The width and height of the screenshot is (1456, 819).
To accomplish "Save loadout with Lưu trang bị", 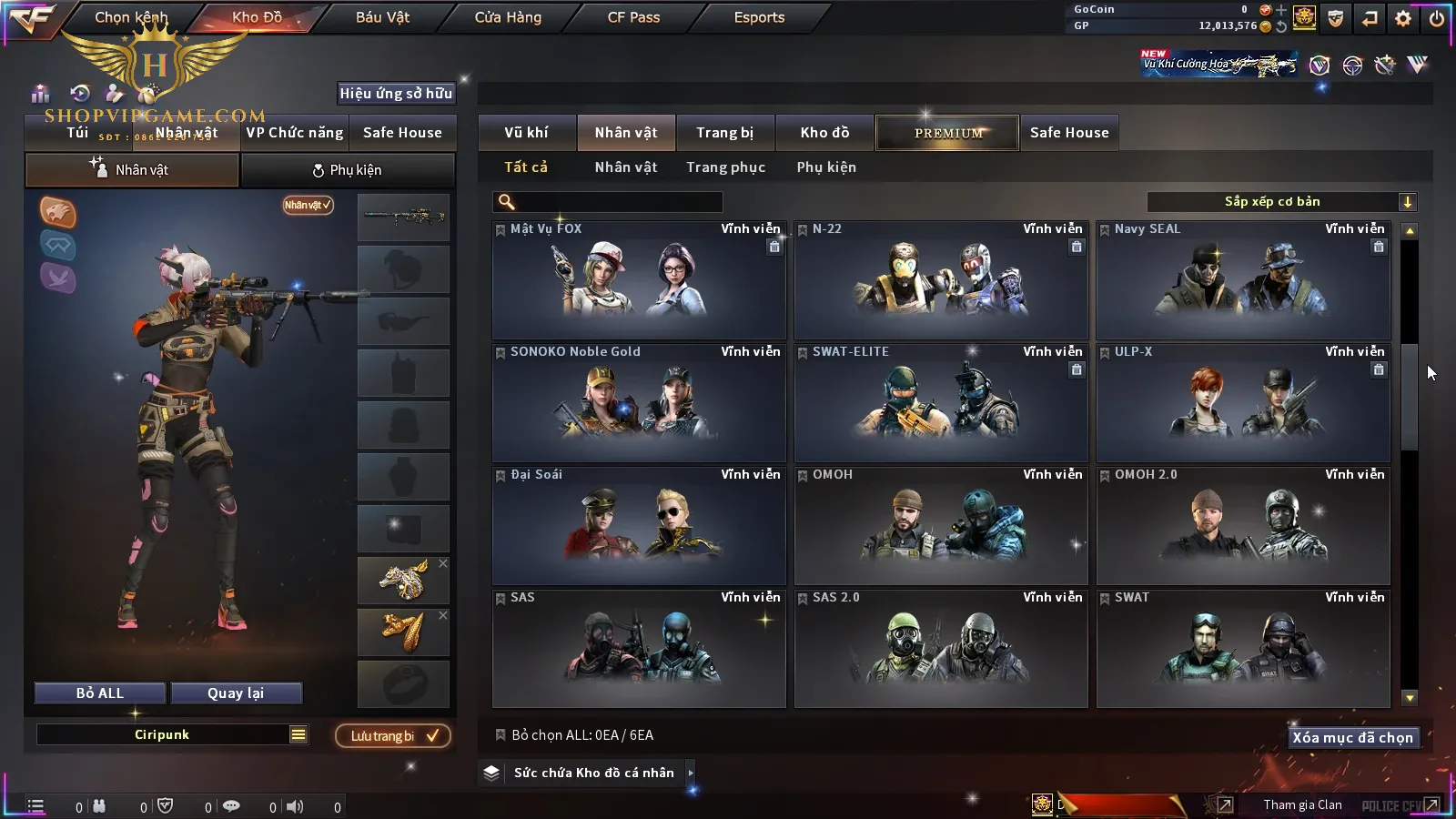I will (393, 736).
